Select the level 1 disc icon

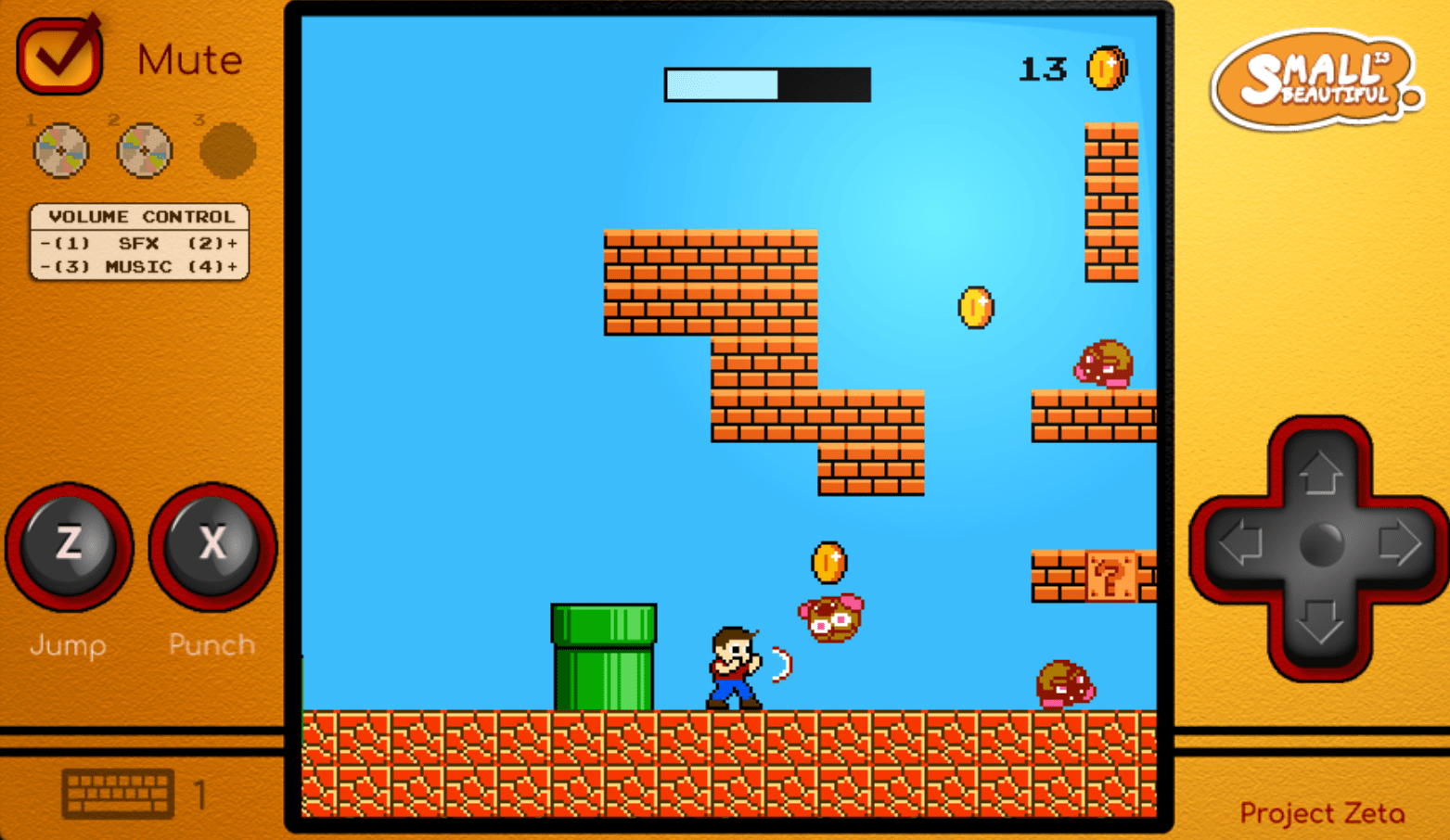(x=59, y=150)
